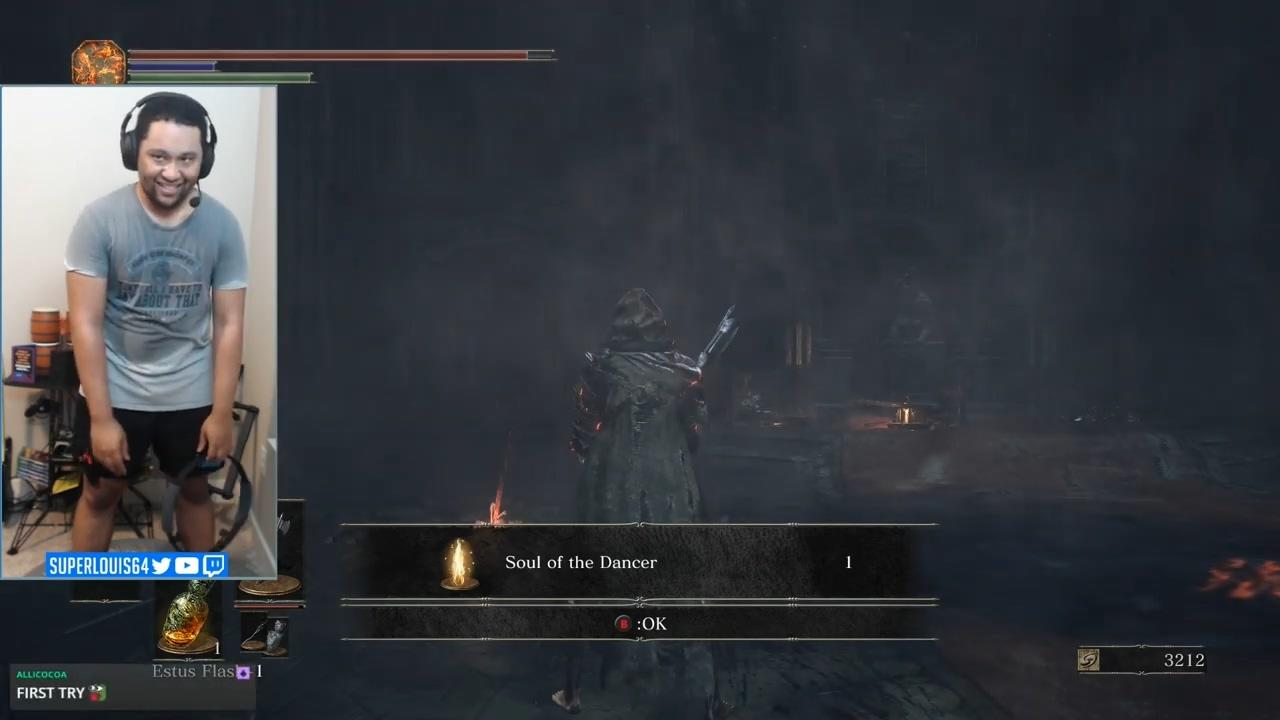Click the Estus Flask label text
The height and width of the screenshot is (720, 1280).
tap(193, 671)
